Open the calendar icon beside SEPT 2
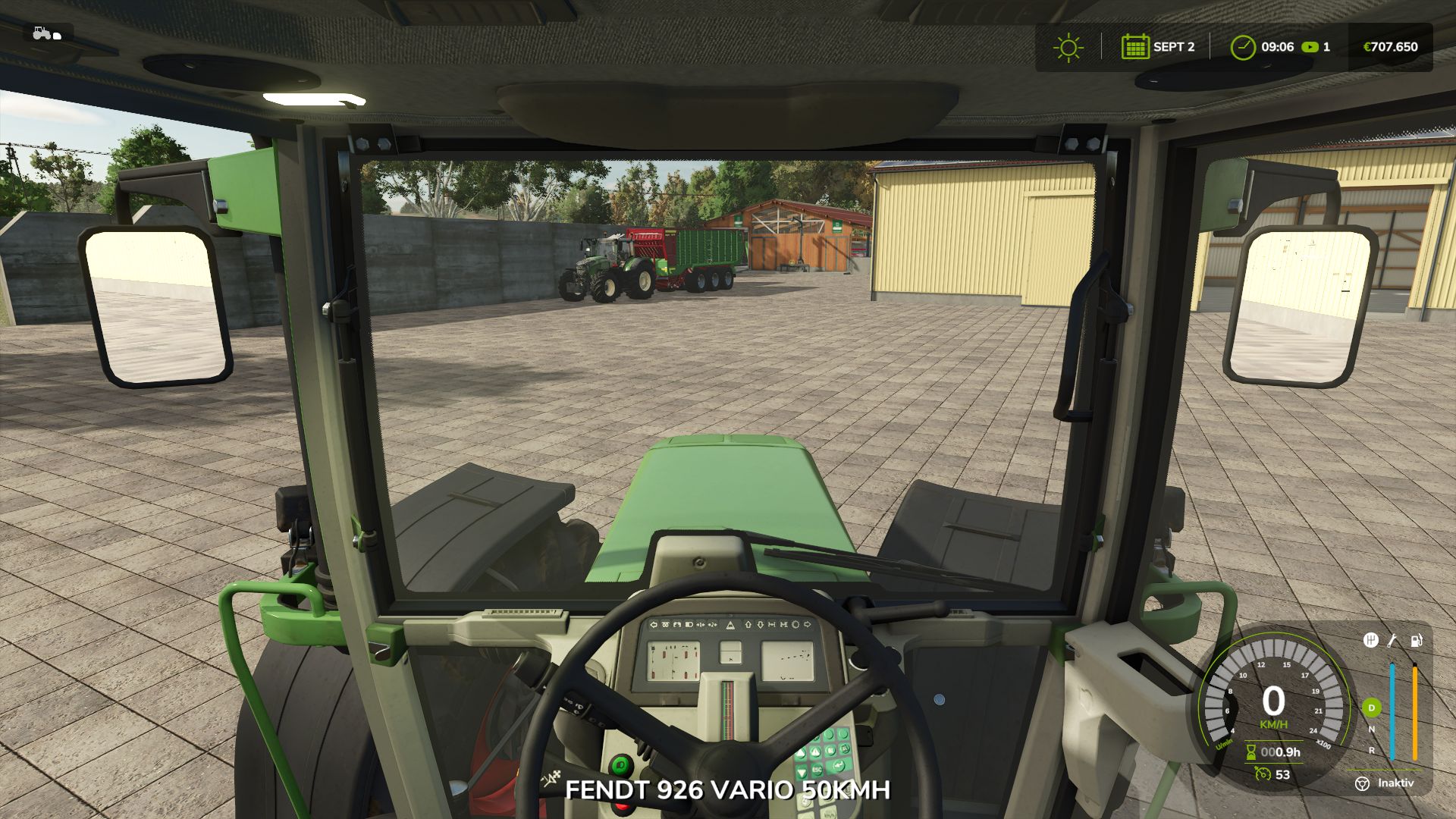 (1134, 47)
